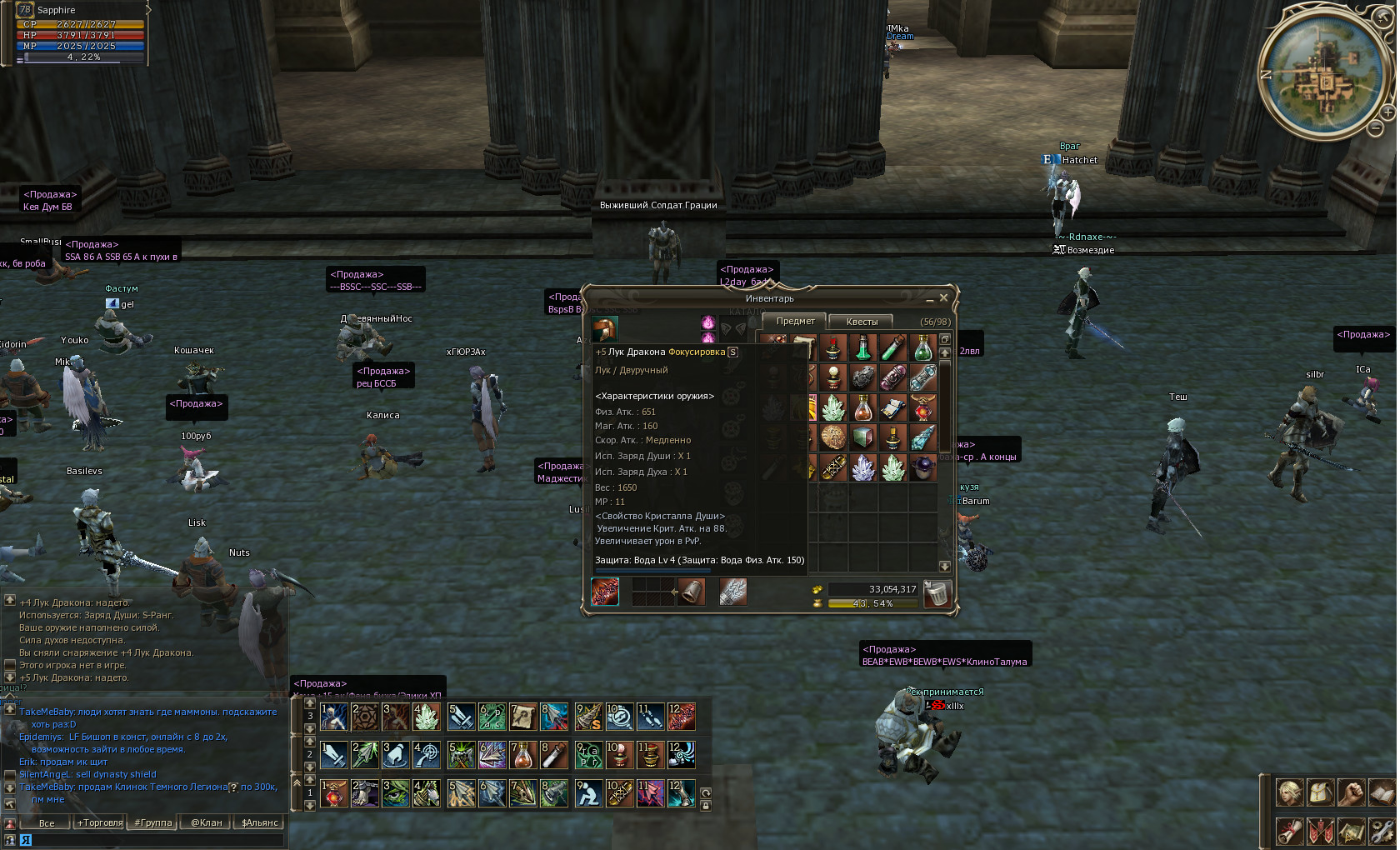Viewport: 1400px width, 850px height.
Task: Select the equipped helmet slot in inventory
Action: point(604,329)
